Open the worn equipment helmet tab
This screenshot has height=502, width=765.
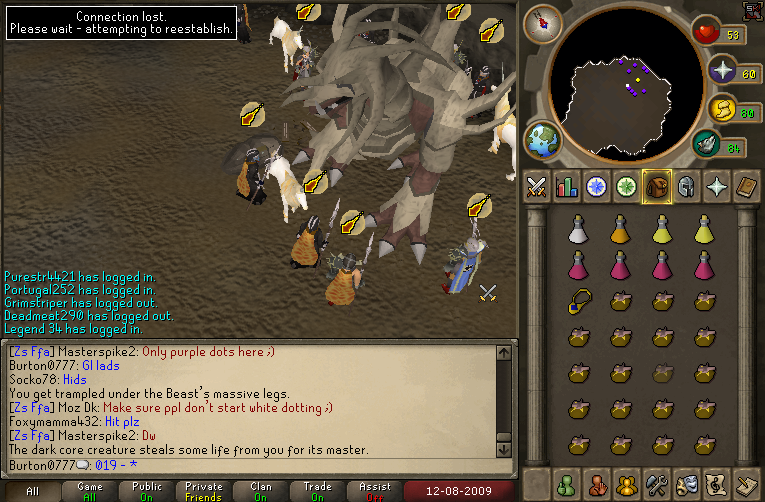tap(687, 187)
